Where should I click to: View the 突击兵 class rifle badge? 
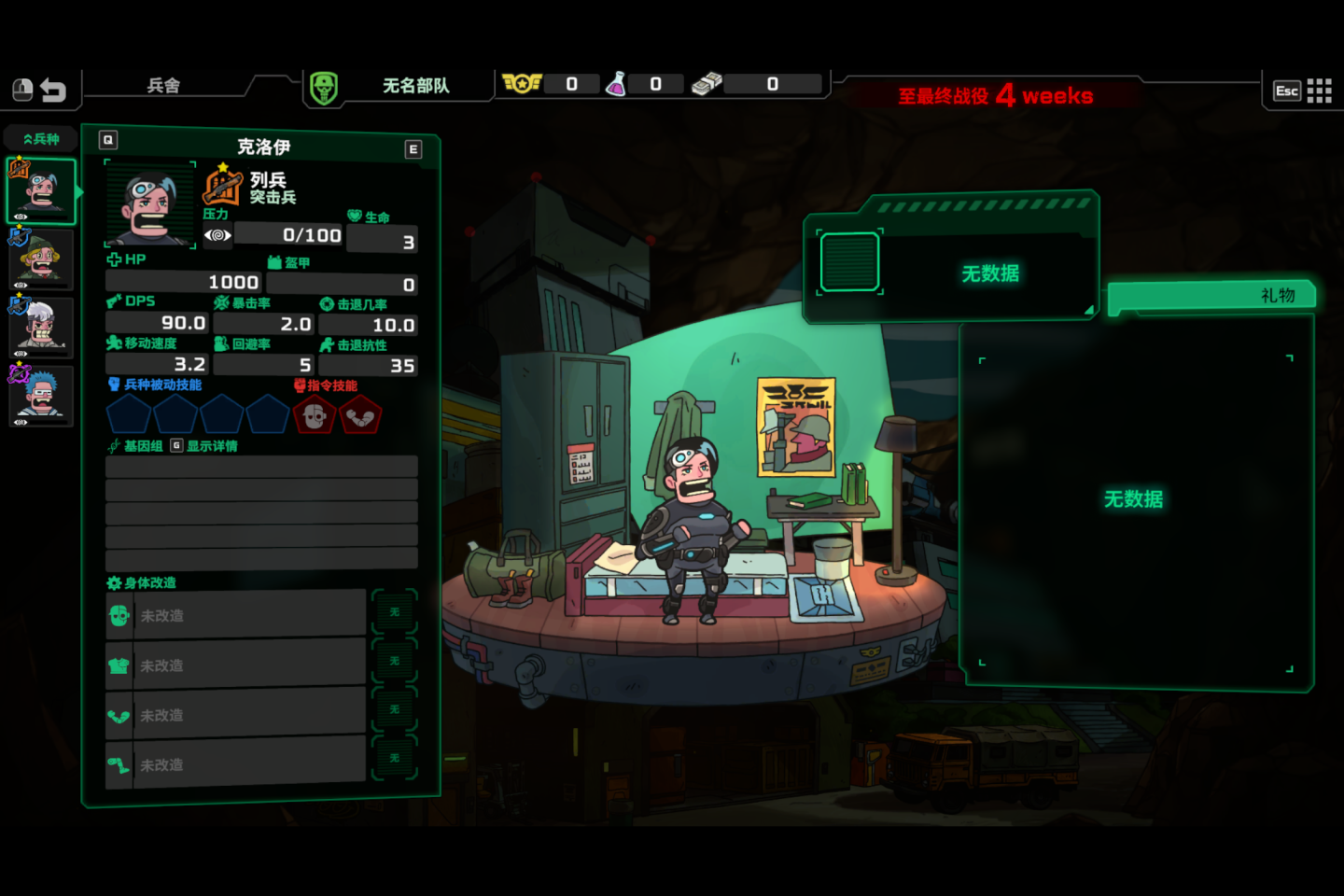223,185
